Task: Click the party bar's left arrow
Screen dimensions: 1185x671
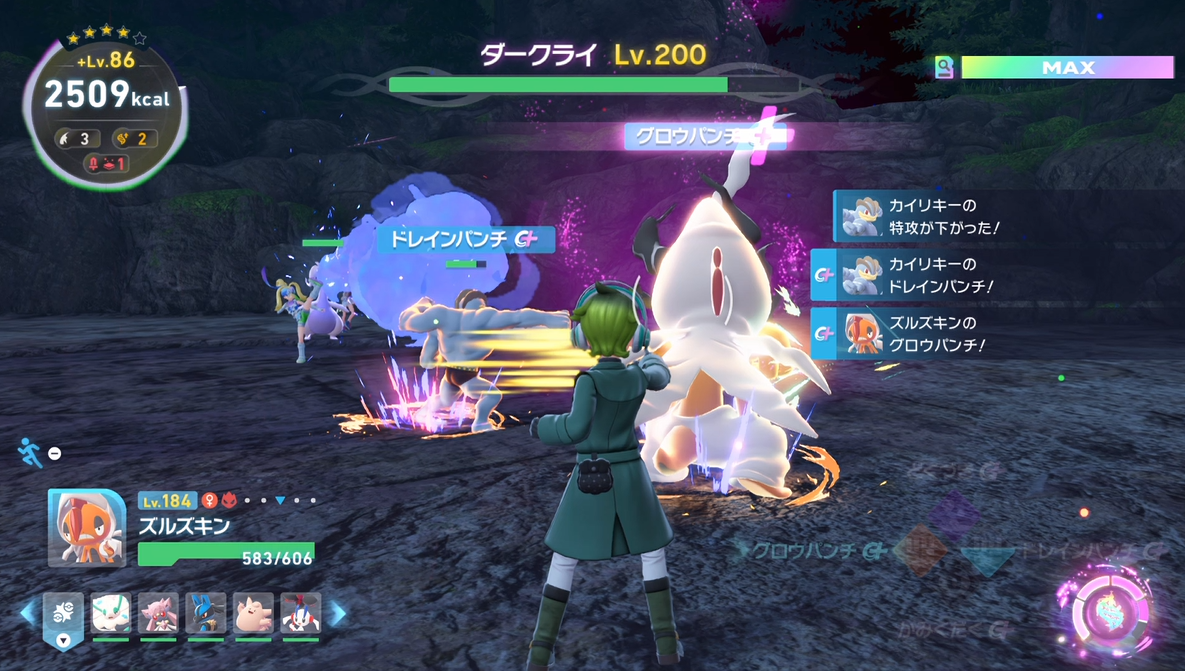Action: (x=29, y=613)
